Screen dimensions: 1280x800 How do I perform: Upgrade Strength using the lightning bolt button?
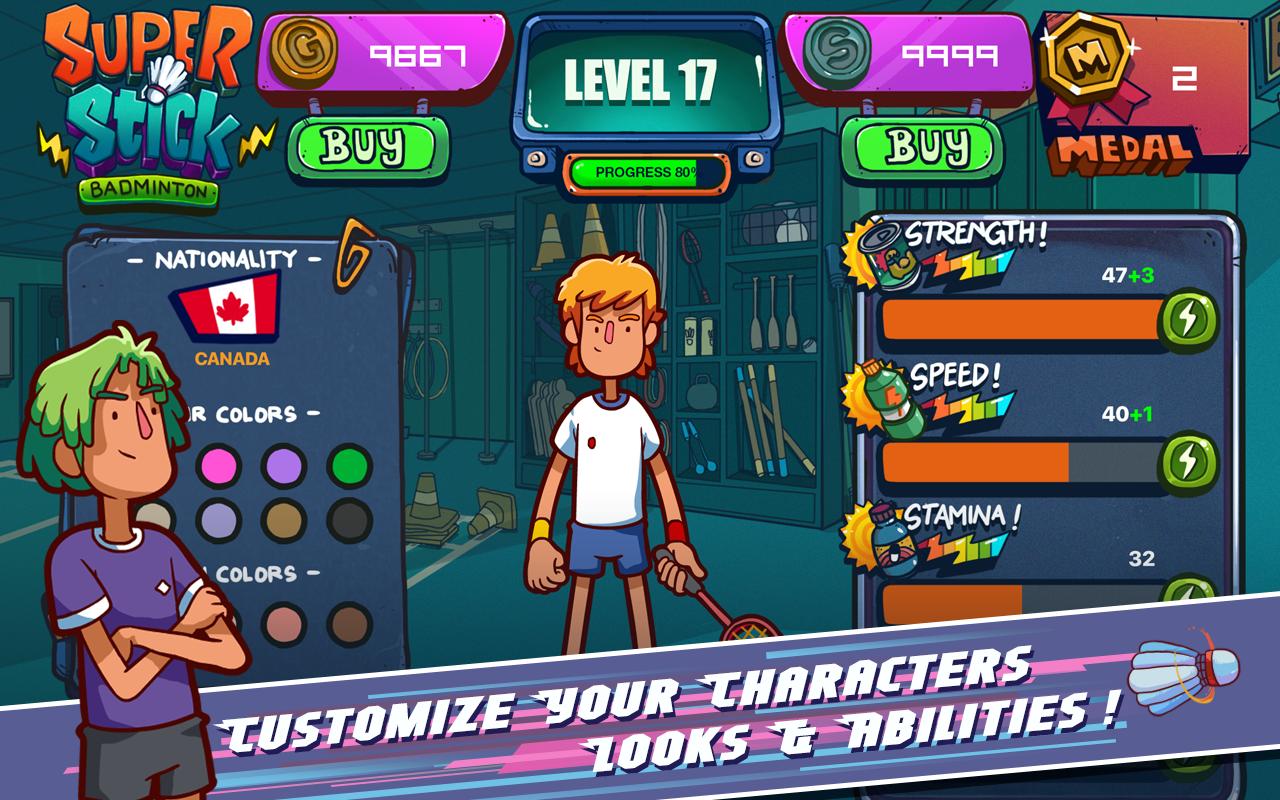click(x=1188, y=318)
